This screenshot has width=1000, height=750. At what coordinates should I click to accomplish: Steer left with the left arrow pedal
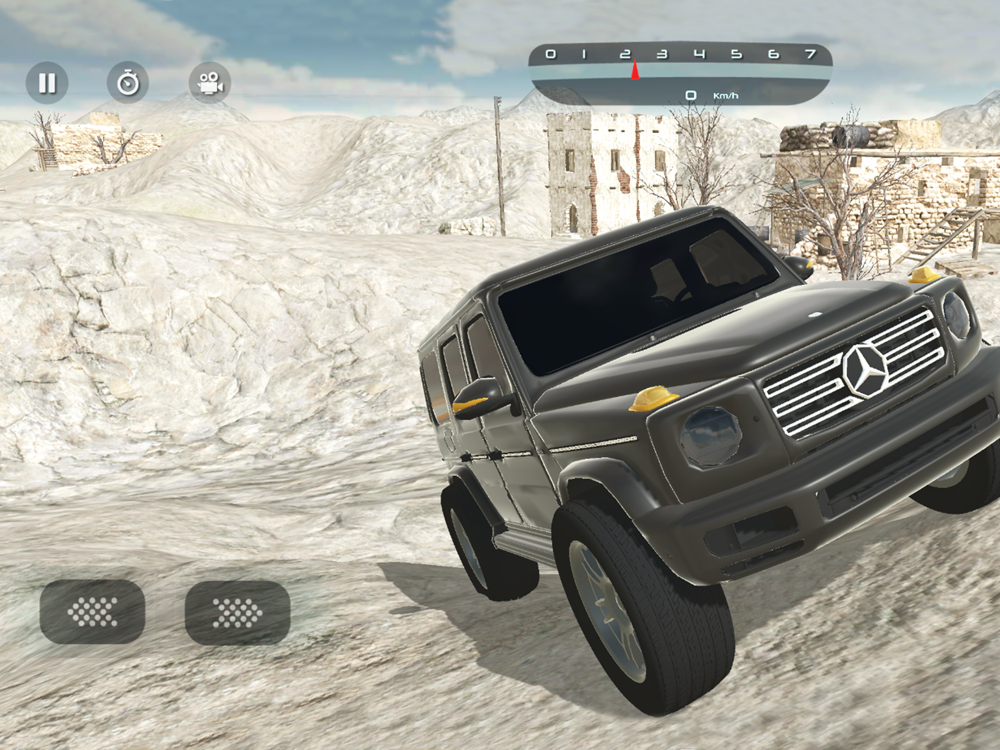(x=92, y=612)
